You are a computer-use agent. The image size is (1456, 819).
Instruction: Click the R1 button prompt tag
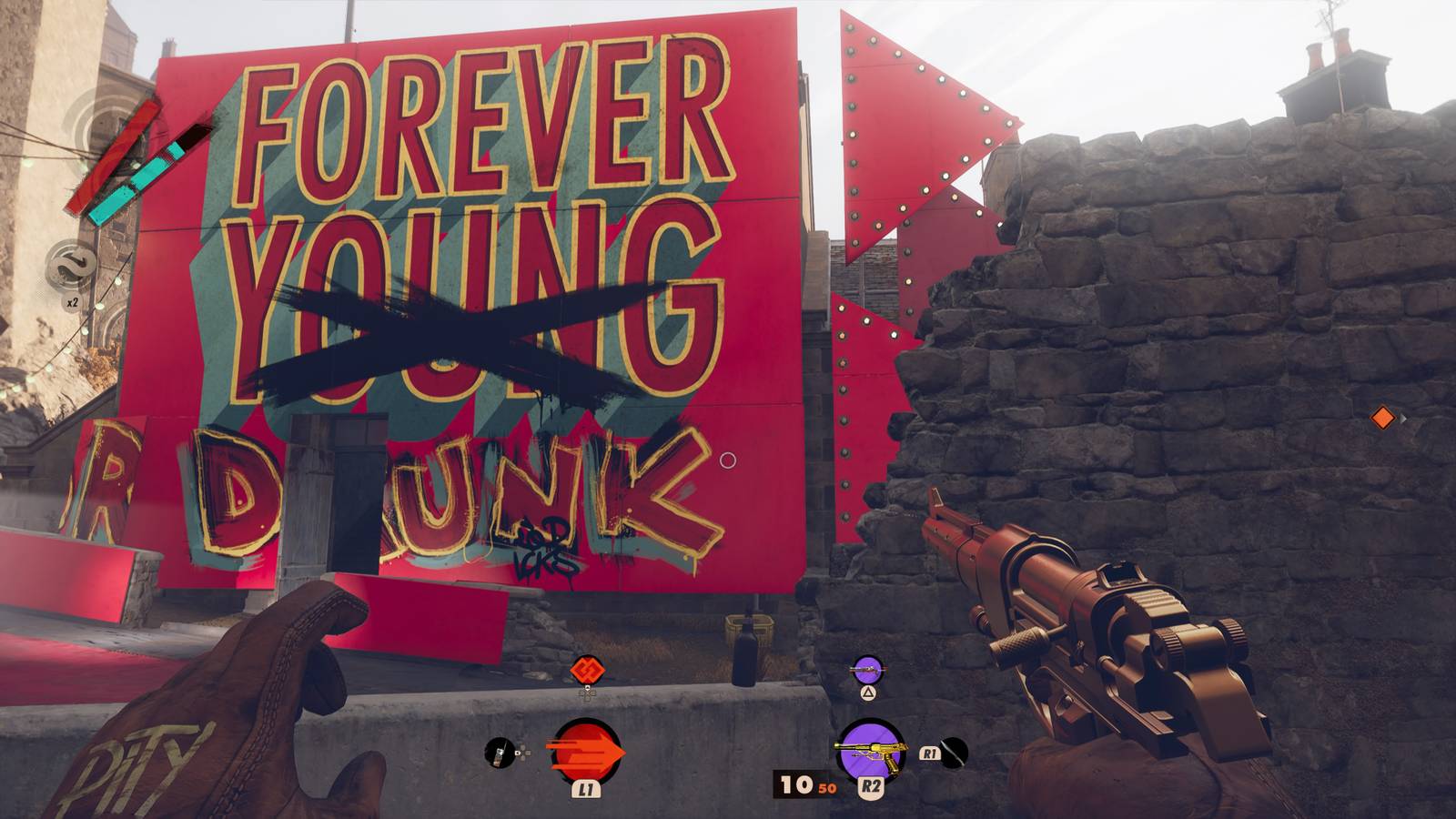[930, 751]
